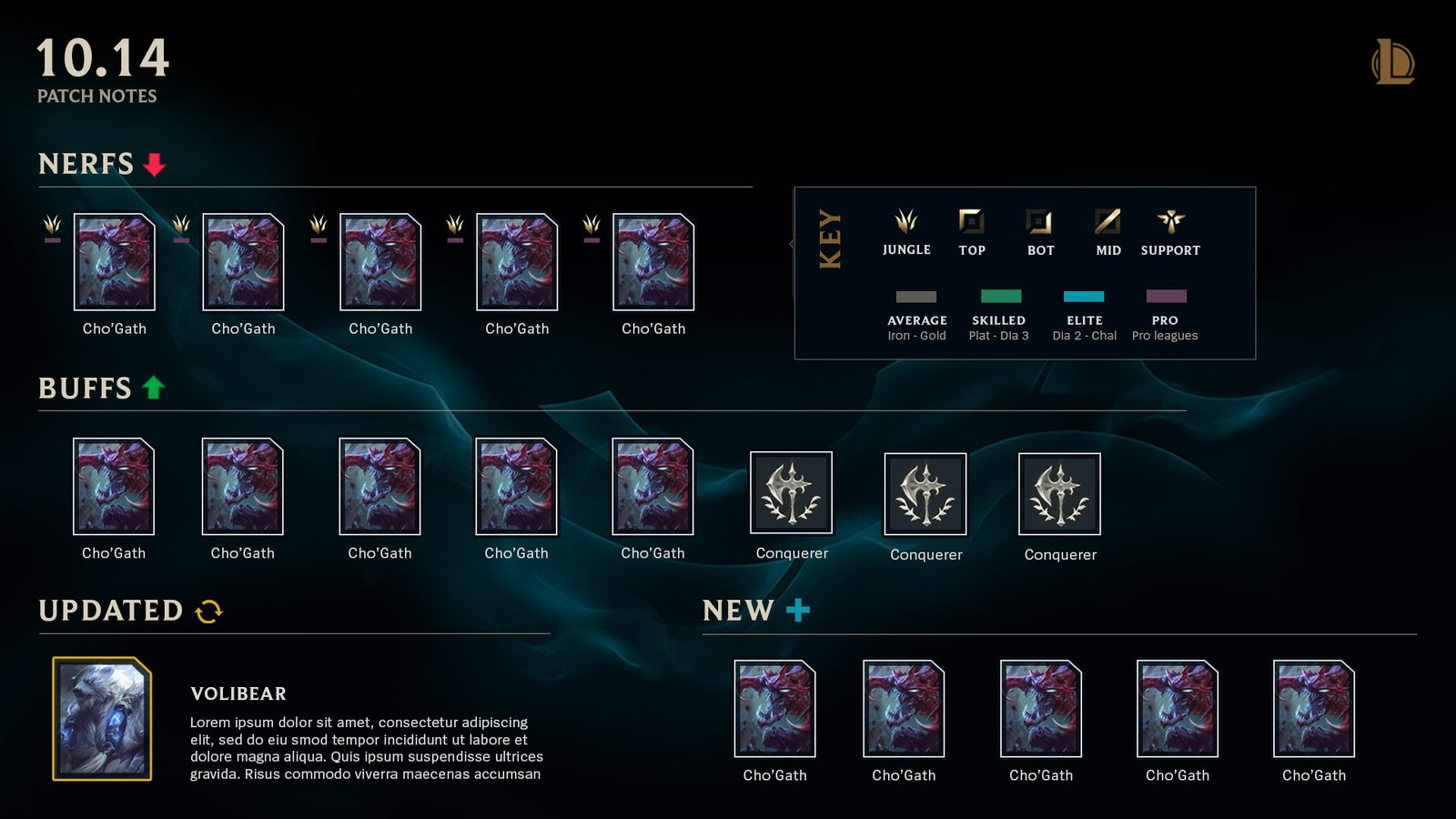This screenshot has height=819, width=1456.
Task: Select the Support role icon in the key
Action: point(1171,221)
